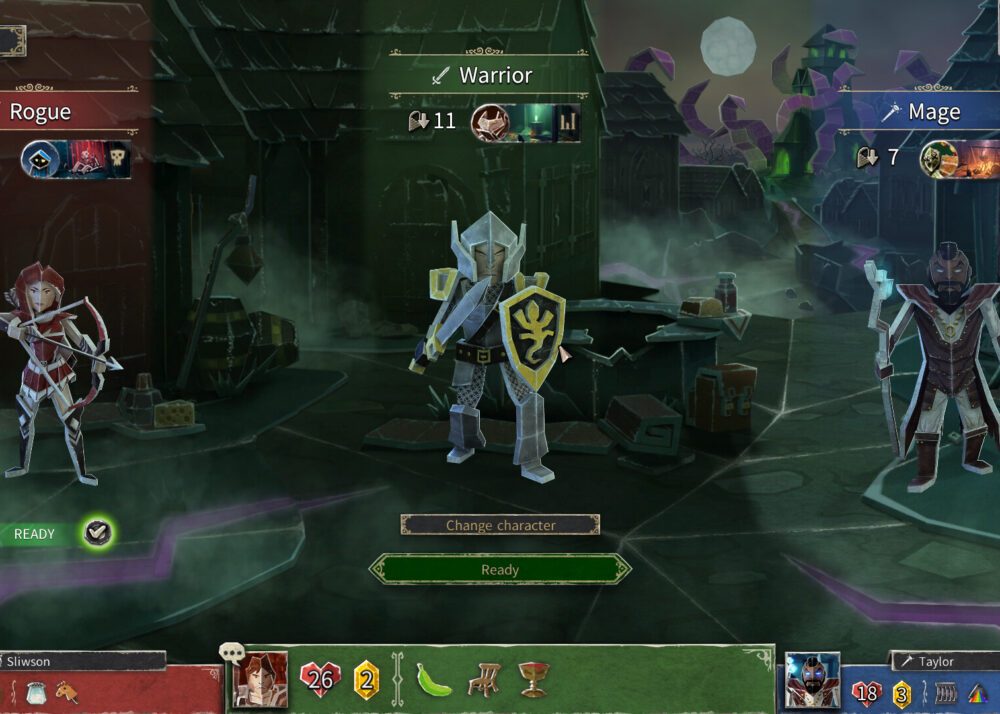Inspect the Rogue's skull card
The image size is (1000, 714).
pyautogui.click(x=118, y=159)
